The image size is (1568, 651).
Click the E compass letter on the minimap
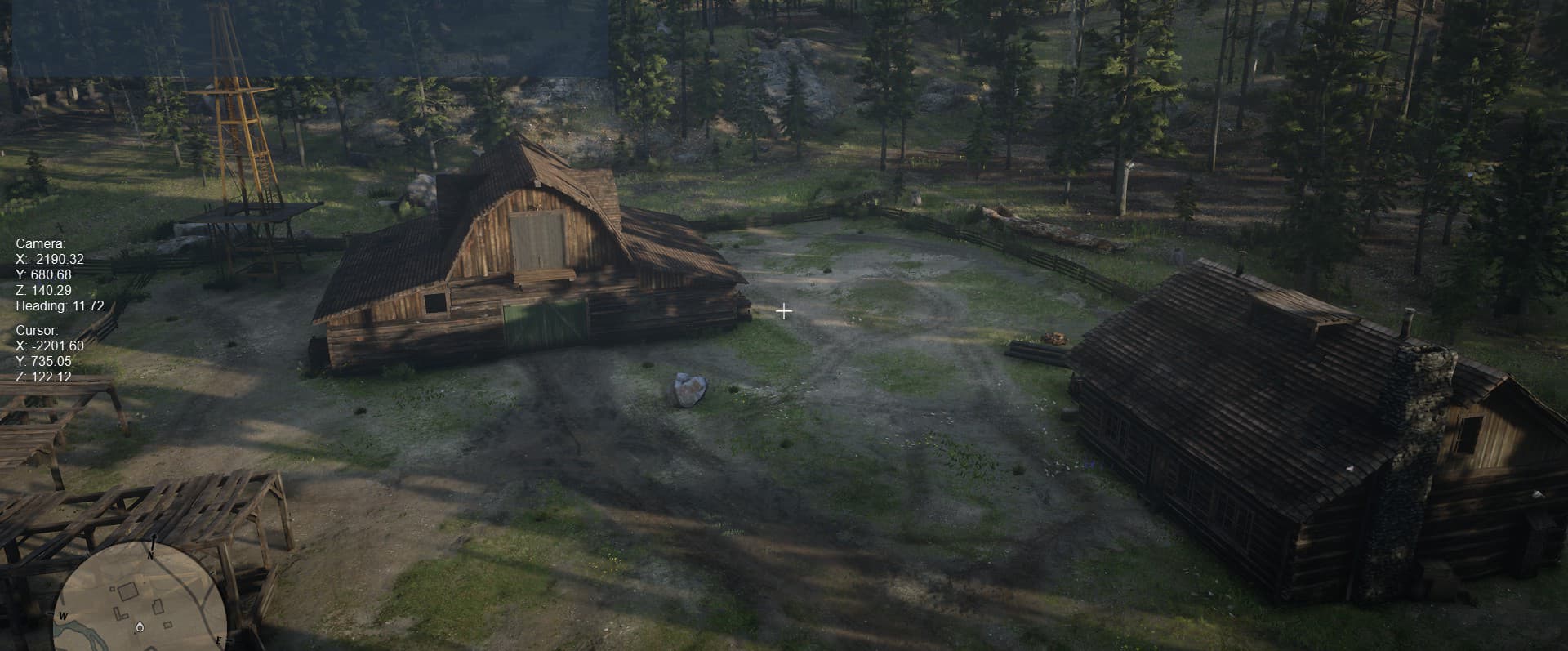(x=220, y=640)
